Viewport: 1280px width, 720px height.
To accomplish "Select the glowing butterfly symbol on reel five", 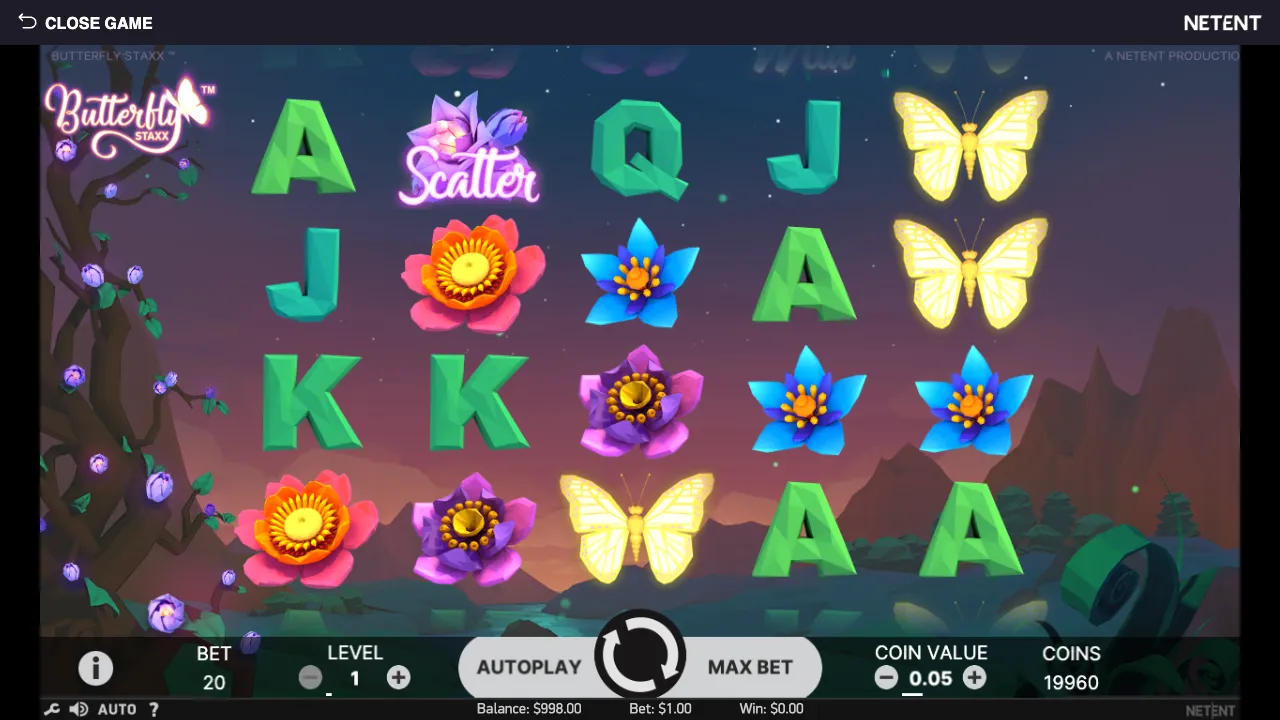I will [970, 145].
